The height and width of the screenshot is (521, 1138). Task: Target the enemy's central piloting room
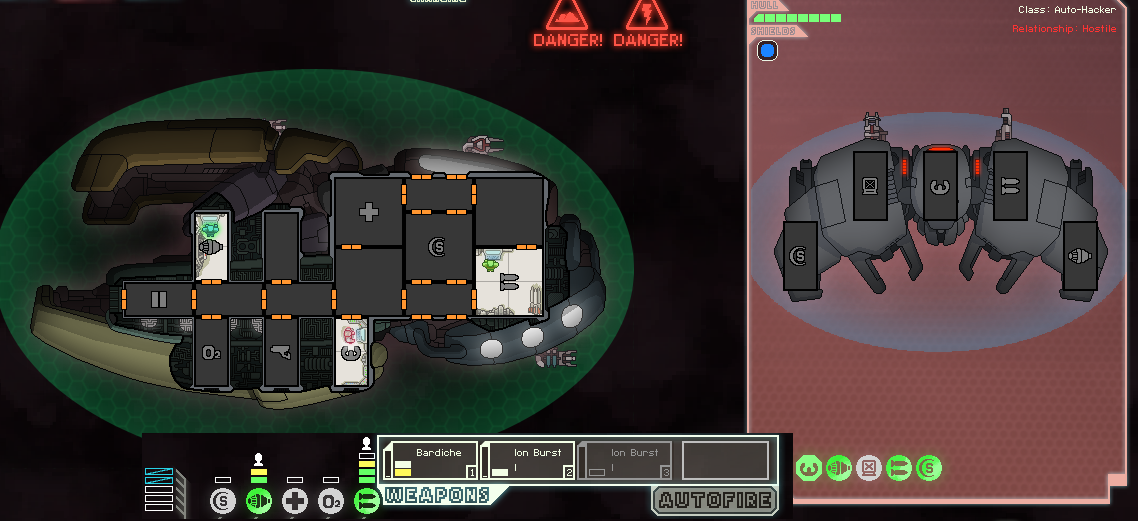click(x=938, y=186)
